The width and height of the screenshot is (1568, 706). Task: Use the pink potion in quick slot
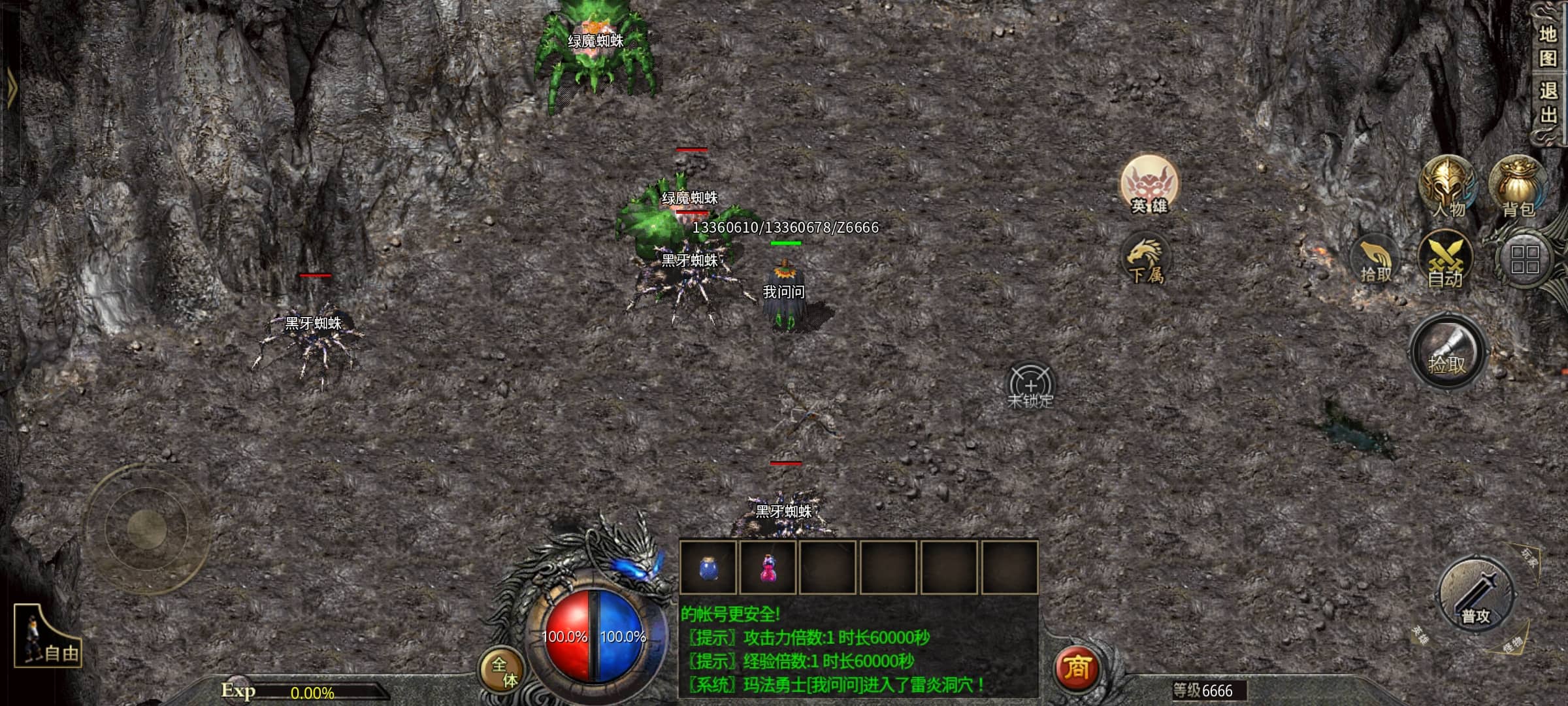[768, 567]
